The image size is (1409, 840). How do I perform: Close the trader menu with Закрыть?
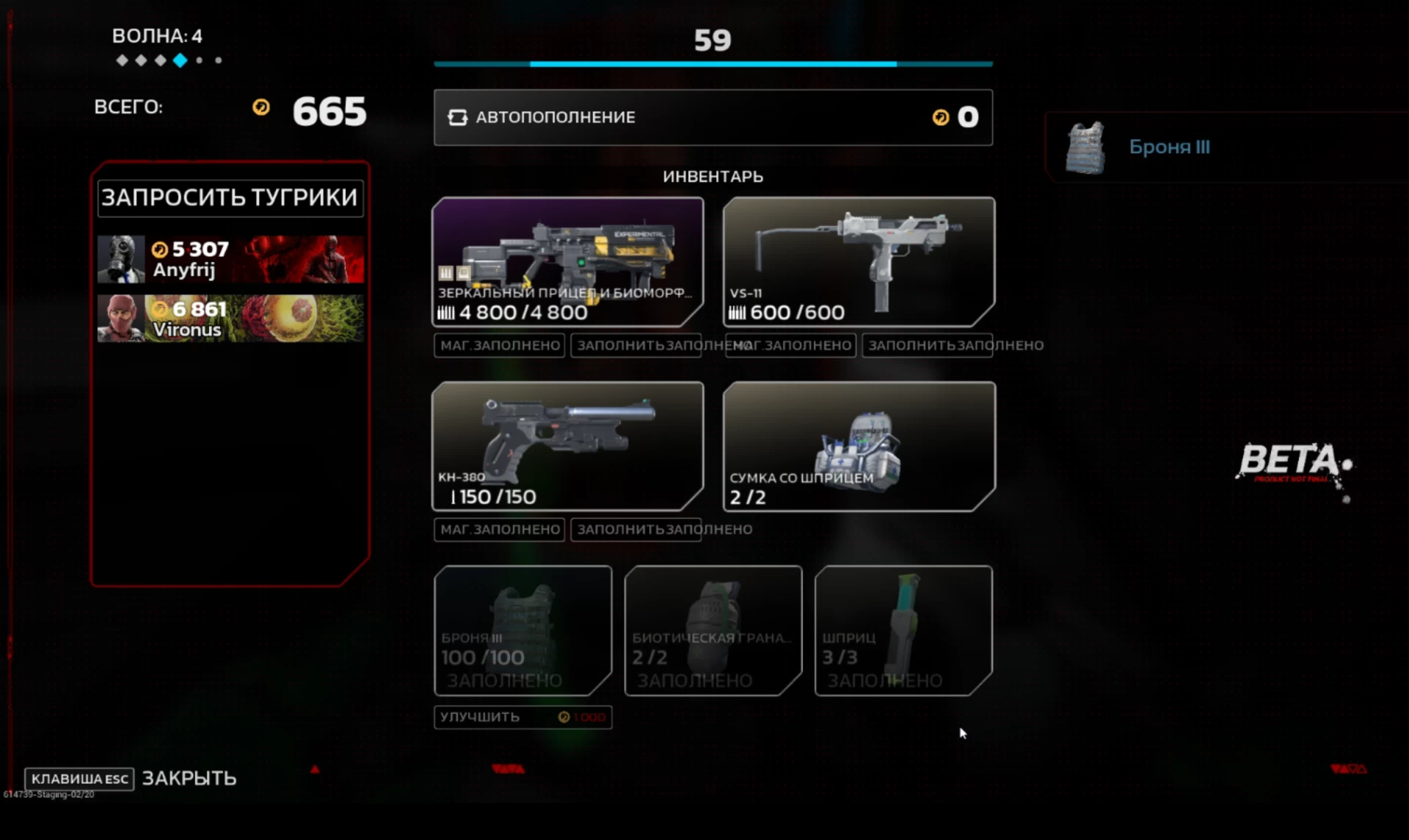point(189,778)
